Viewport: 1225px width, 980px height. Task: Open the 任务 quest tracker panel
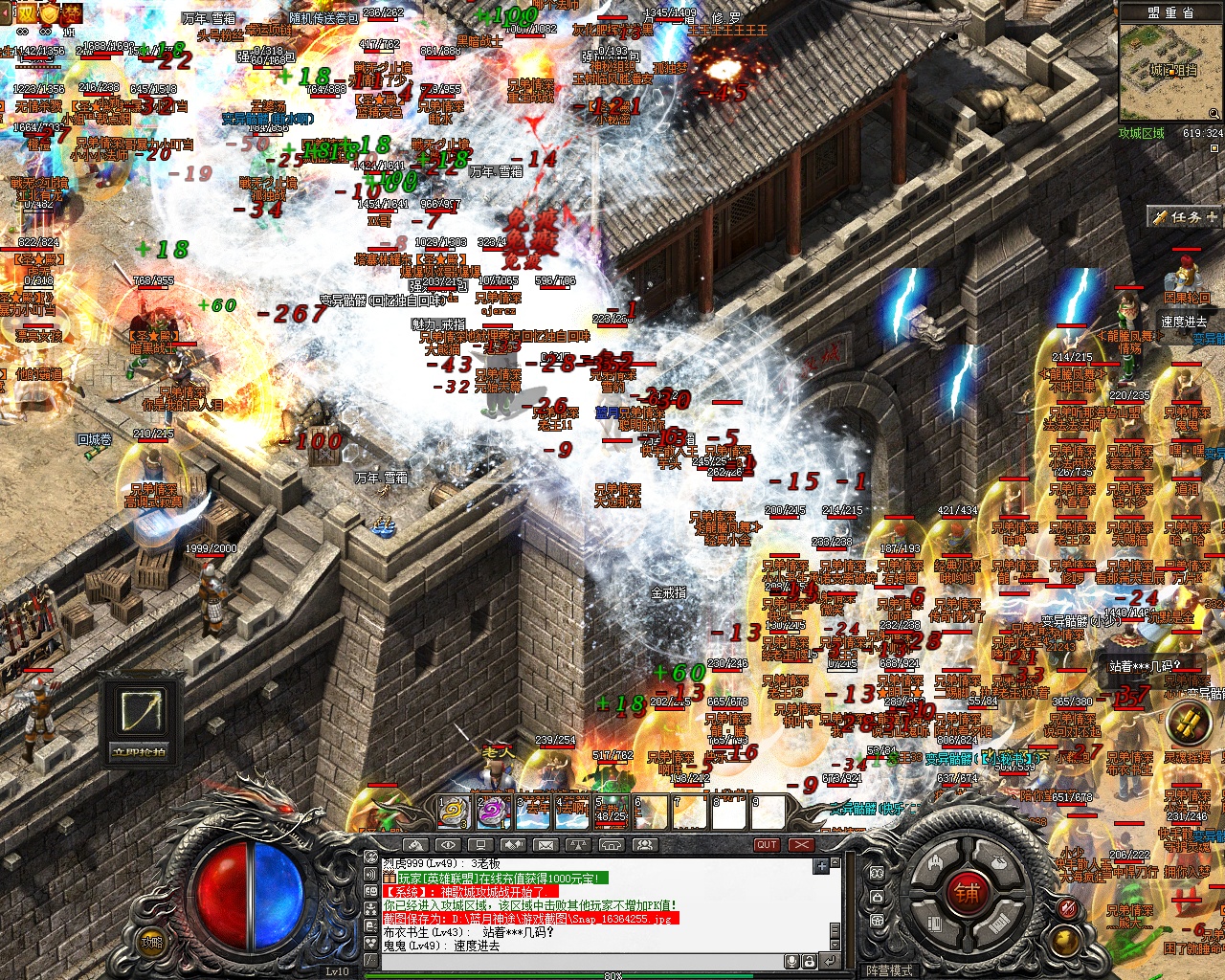pyautogui.click(x=1185, y=217)
